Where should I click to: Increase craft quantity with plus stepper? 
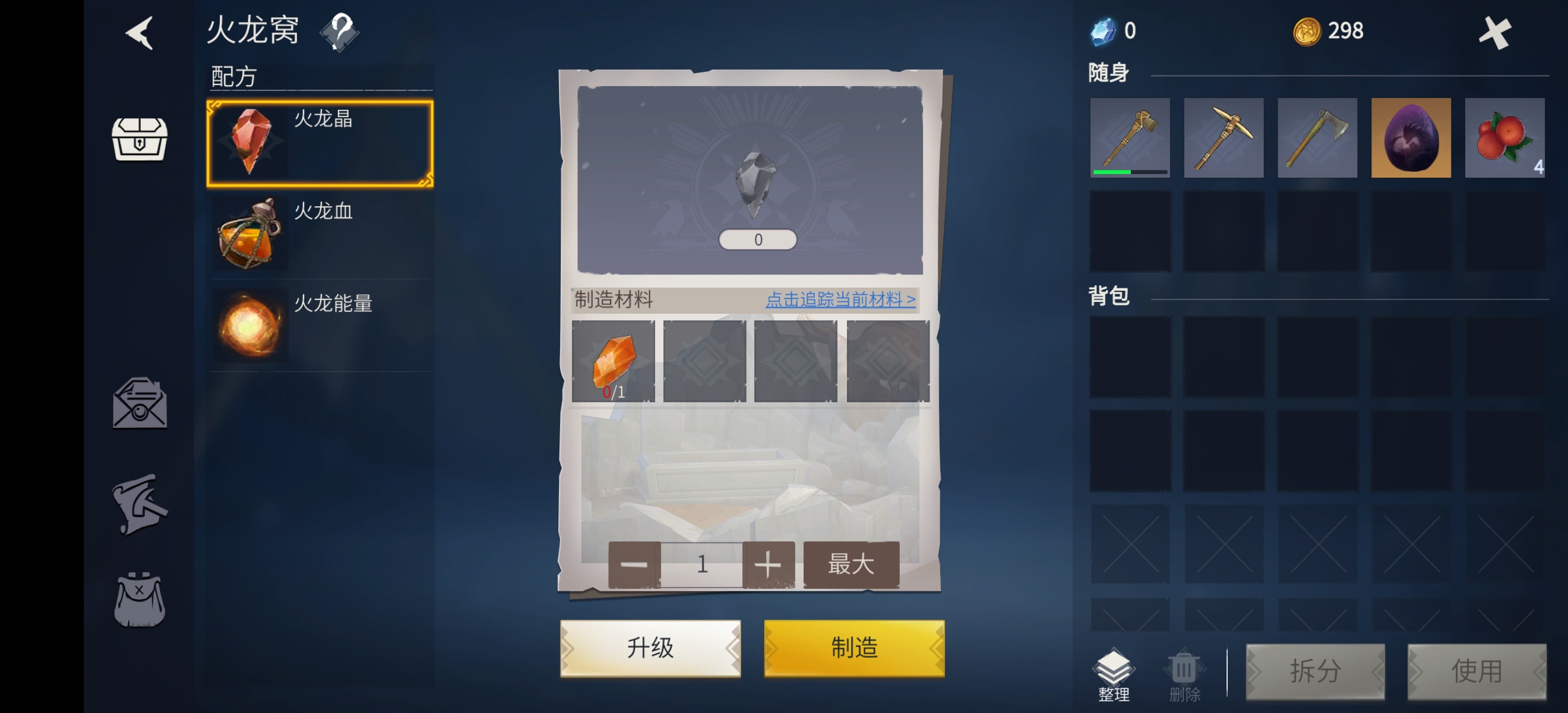tap(769, 564)
